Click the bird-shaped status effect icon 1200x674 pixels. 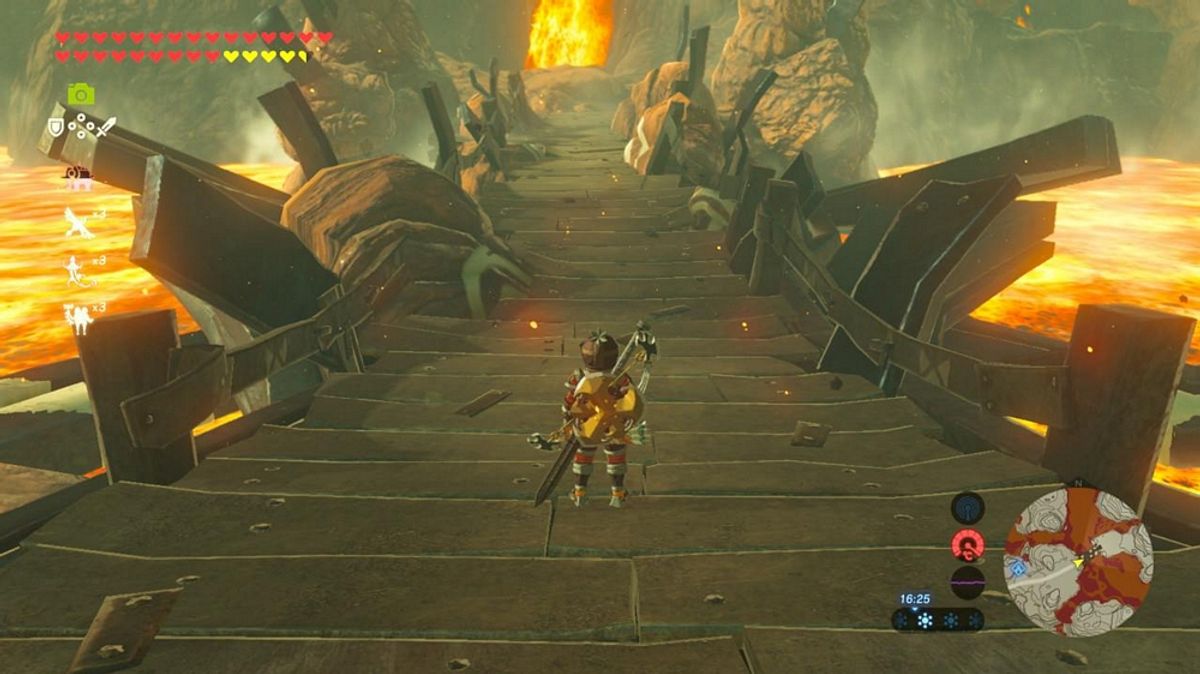click(x=78, y=222)
